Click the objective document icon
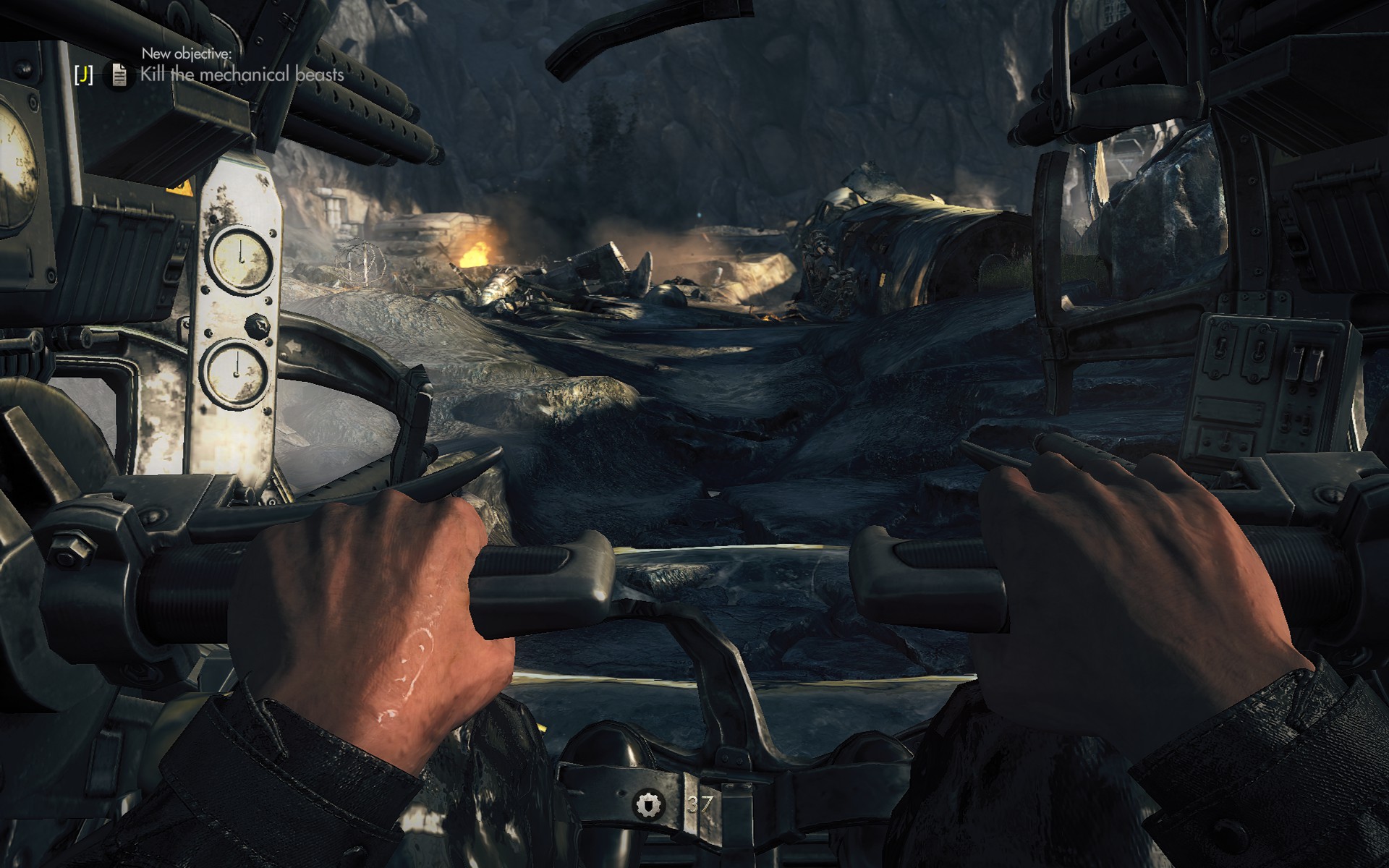Image resolution: width=1389 pixels, height=868 pixels. point(119,75)
